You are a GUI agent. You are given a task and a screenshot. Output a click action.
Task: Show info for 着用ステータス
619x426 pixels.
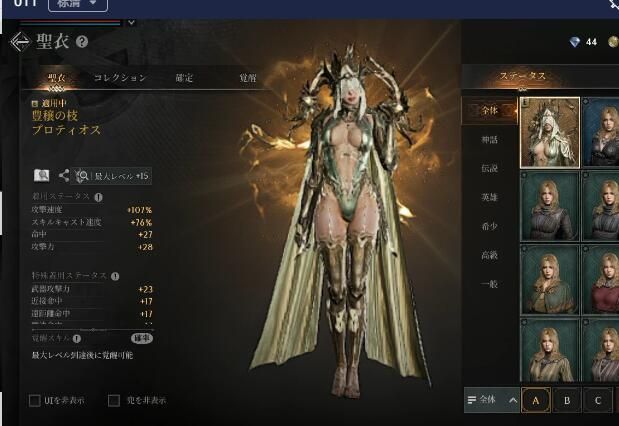tap(97, 196)
